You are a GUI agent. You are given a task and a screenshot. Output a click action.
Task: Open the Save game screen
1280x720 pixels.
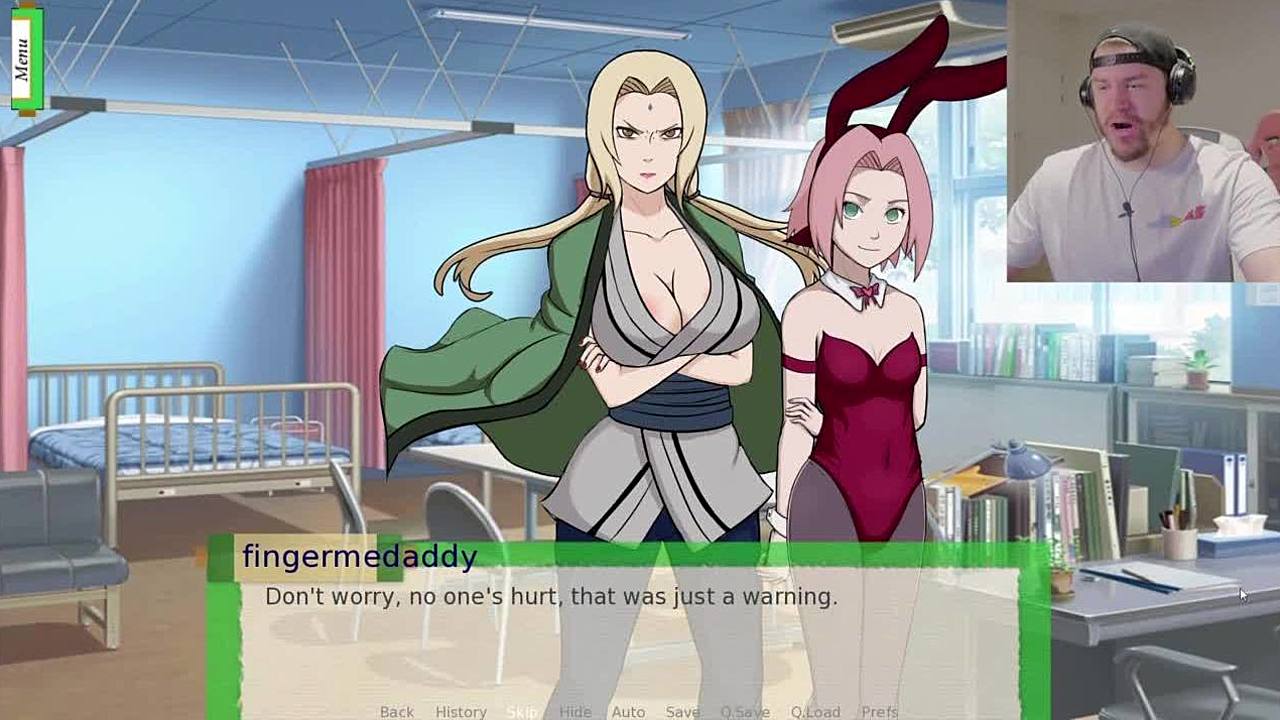[682, 711]
